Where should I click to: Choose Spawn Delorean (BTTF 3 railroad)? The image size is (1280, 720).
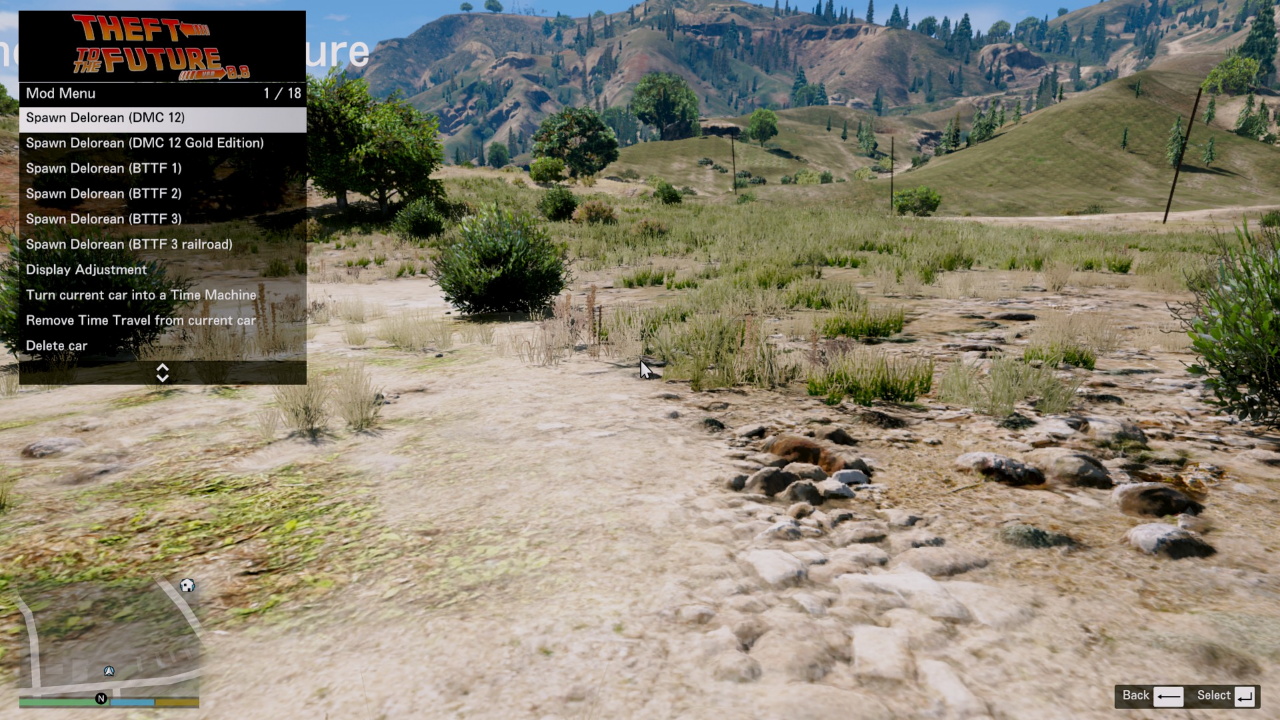click(162, 244)
